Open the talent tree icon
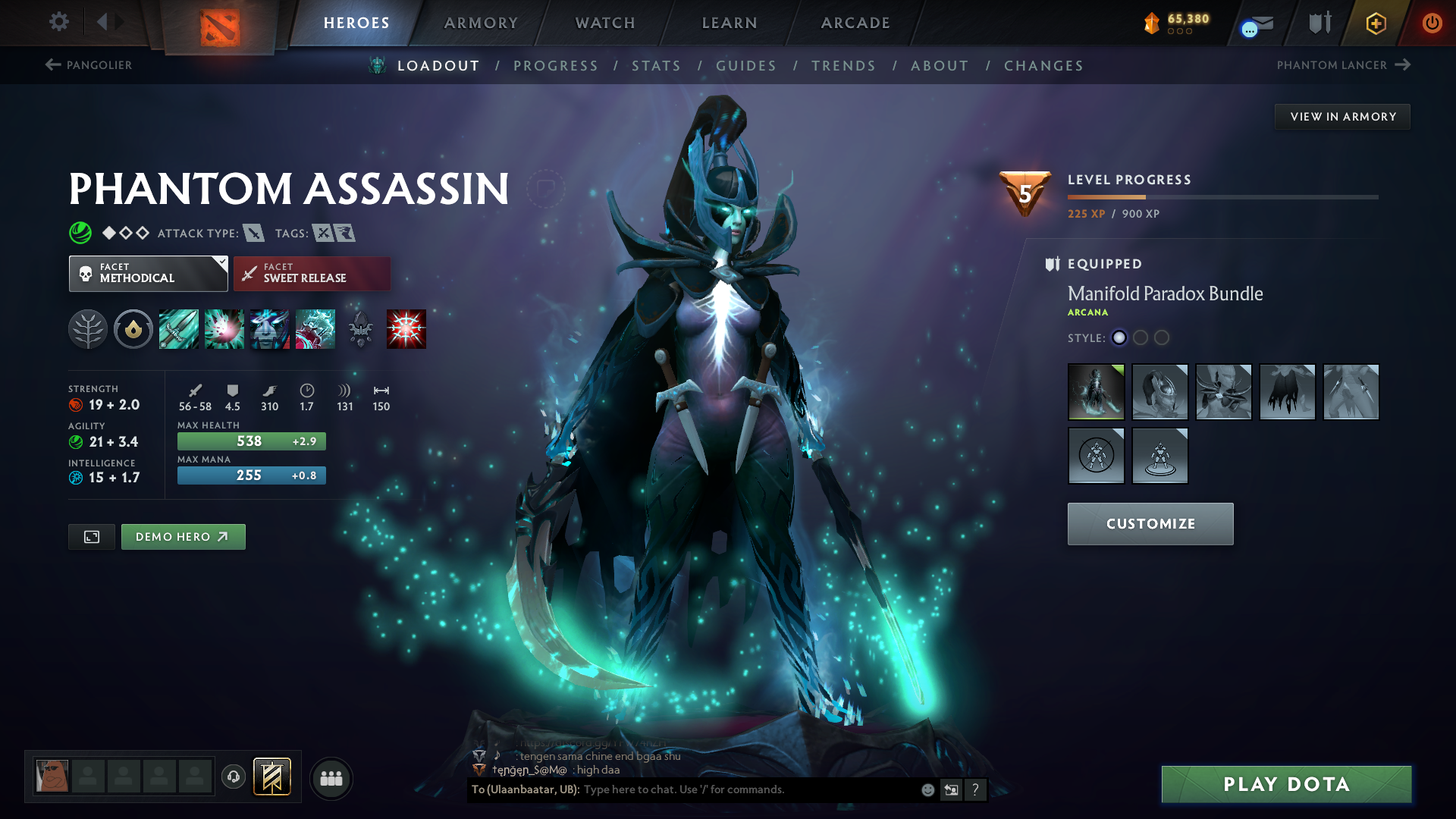The height and width of the screenshot is (819, 1456). point(87,329)
